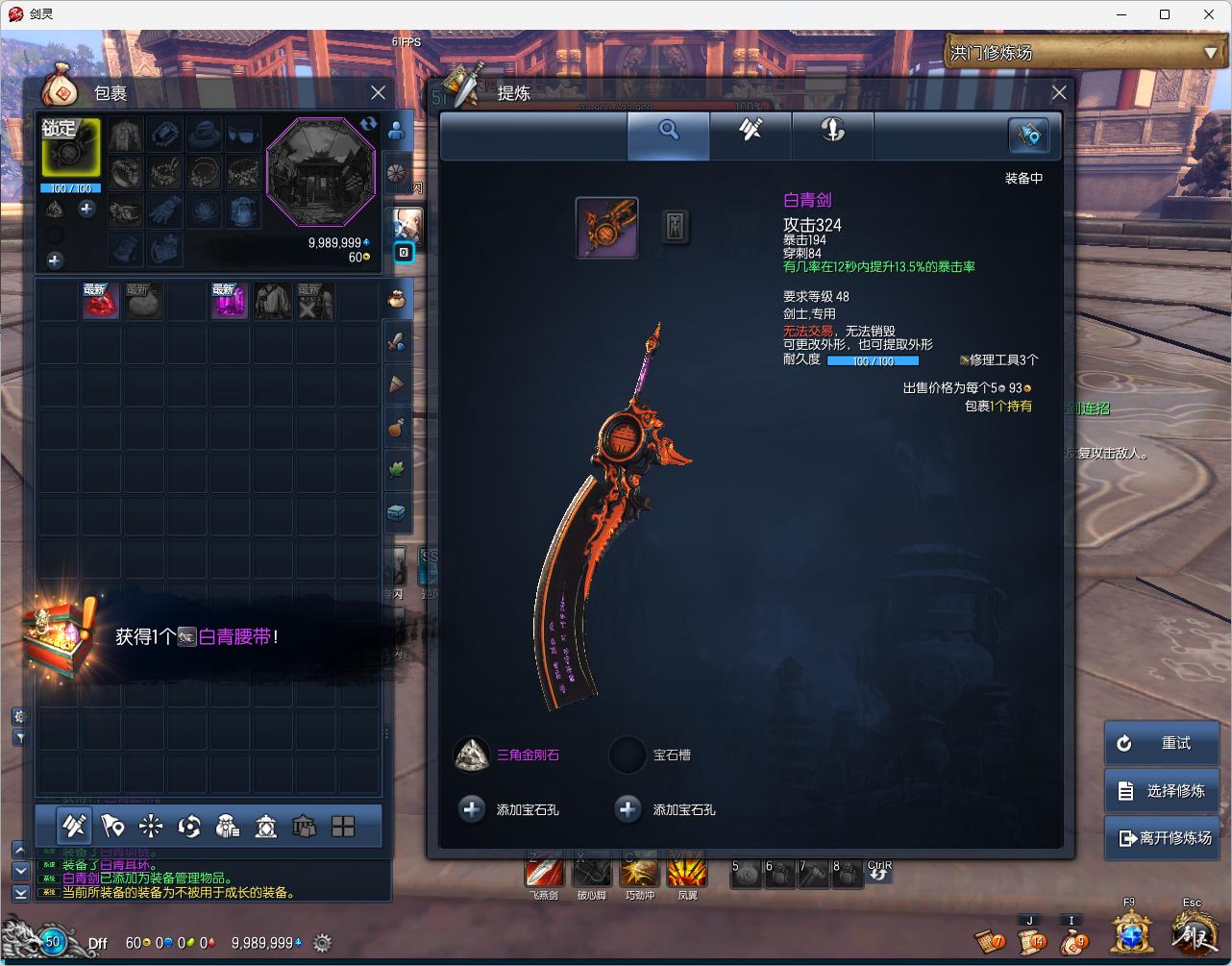Close the 包裹 inventory window
This screenshot has height=966, width=1232.
coord(378,93)
